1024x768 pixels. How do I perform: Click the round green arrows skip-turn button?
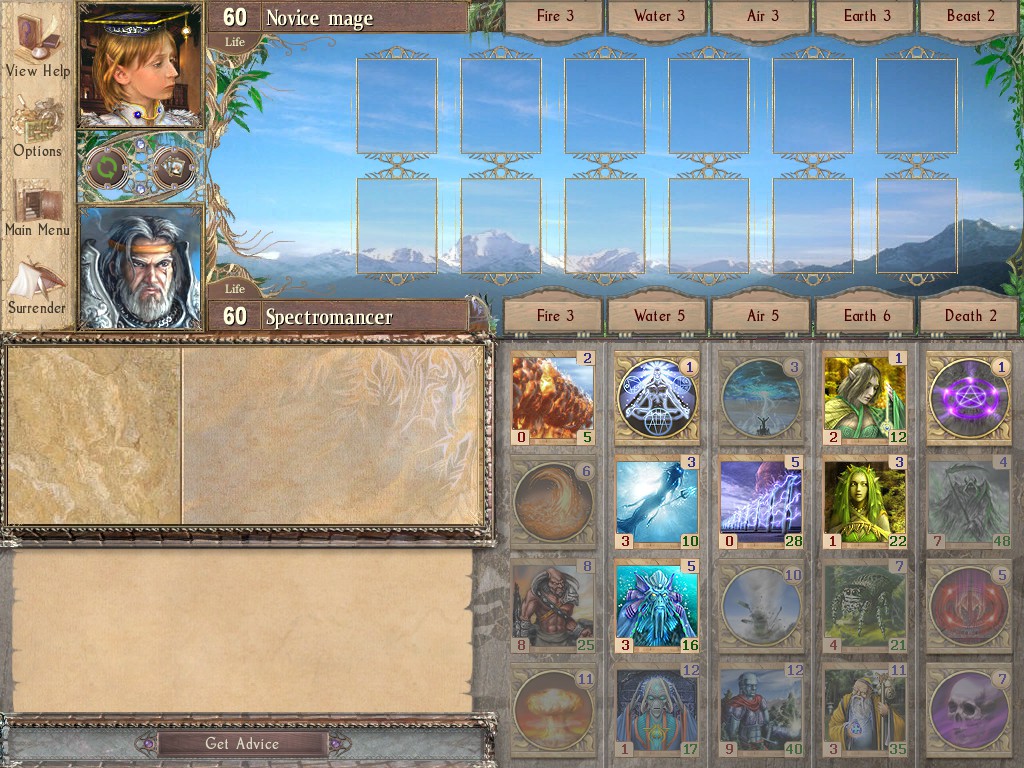coord(105,168)
